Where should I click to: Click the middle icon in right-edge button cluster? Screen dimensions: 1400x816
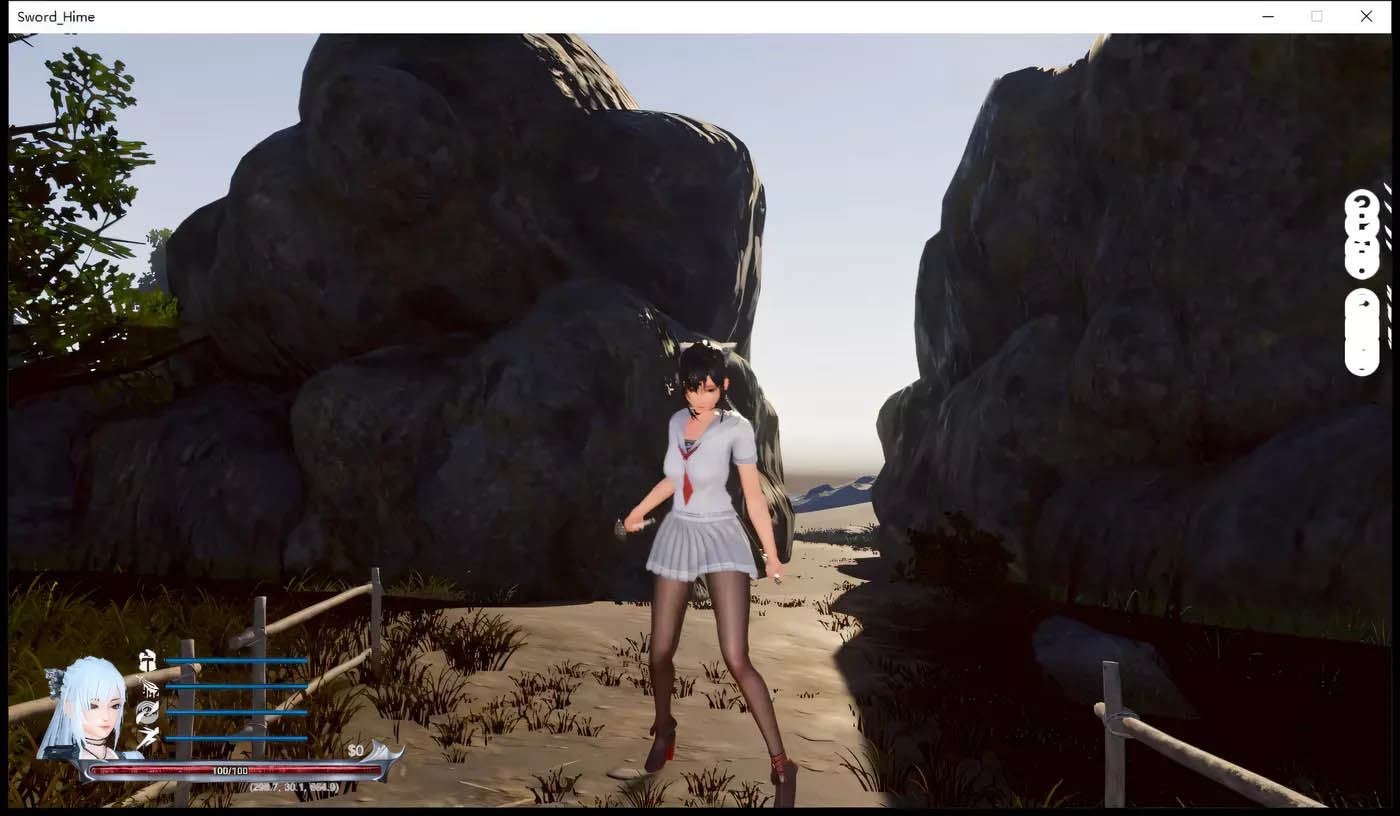coord(1361,227)
